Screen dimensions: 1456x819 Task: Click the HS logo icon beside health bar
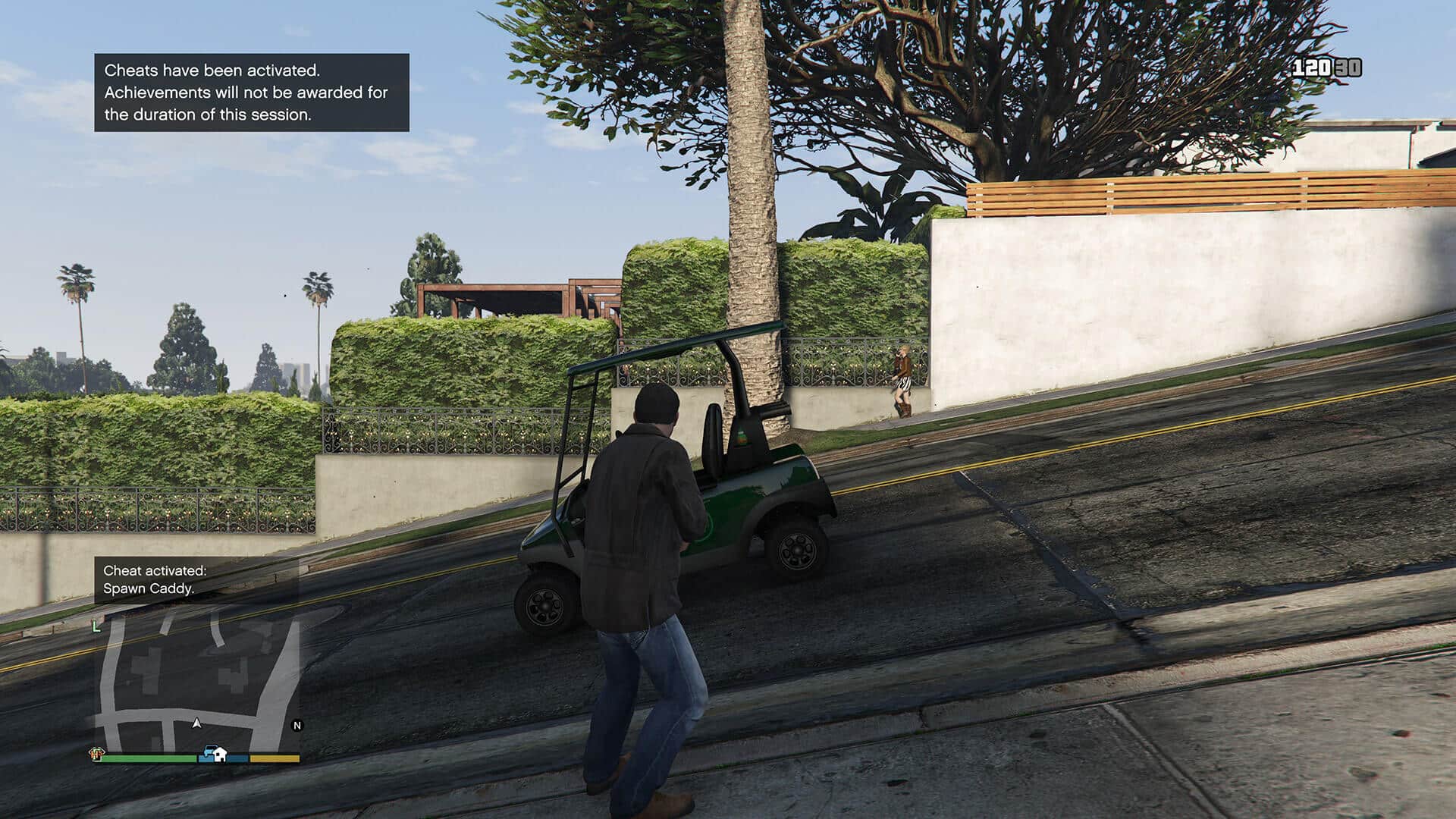[x=97, y=754]
